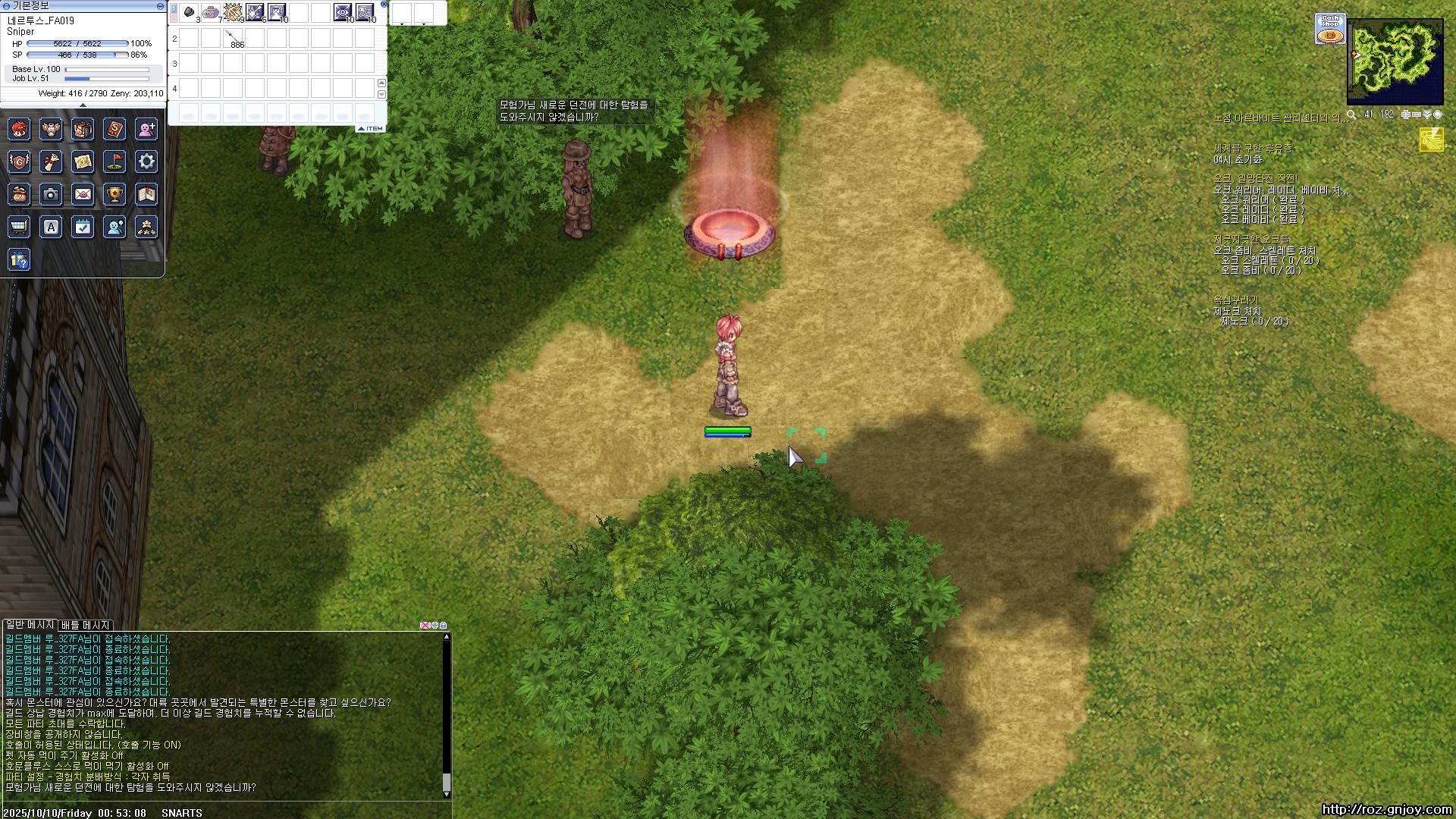The image size is (1456, 819).
Task: Select the 일반 메시지 chat tab
Action: tap(30, 625)
